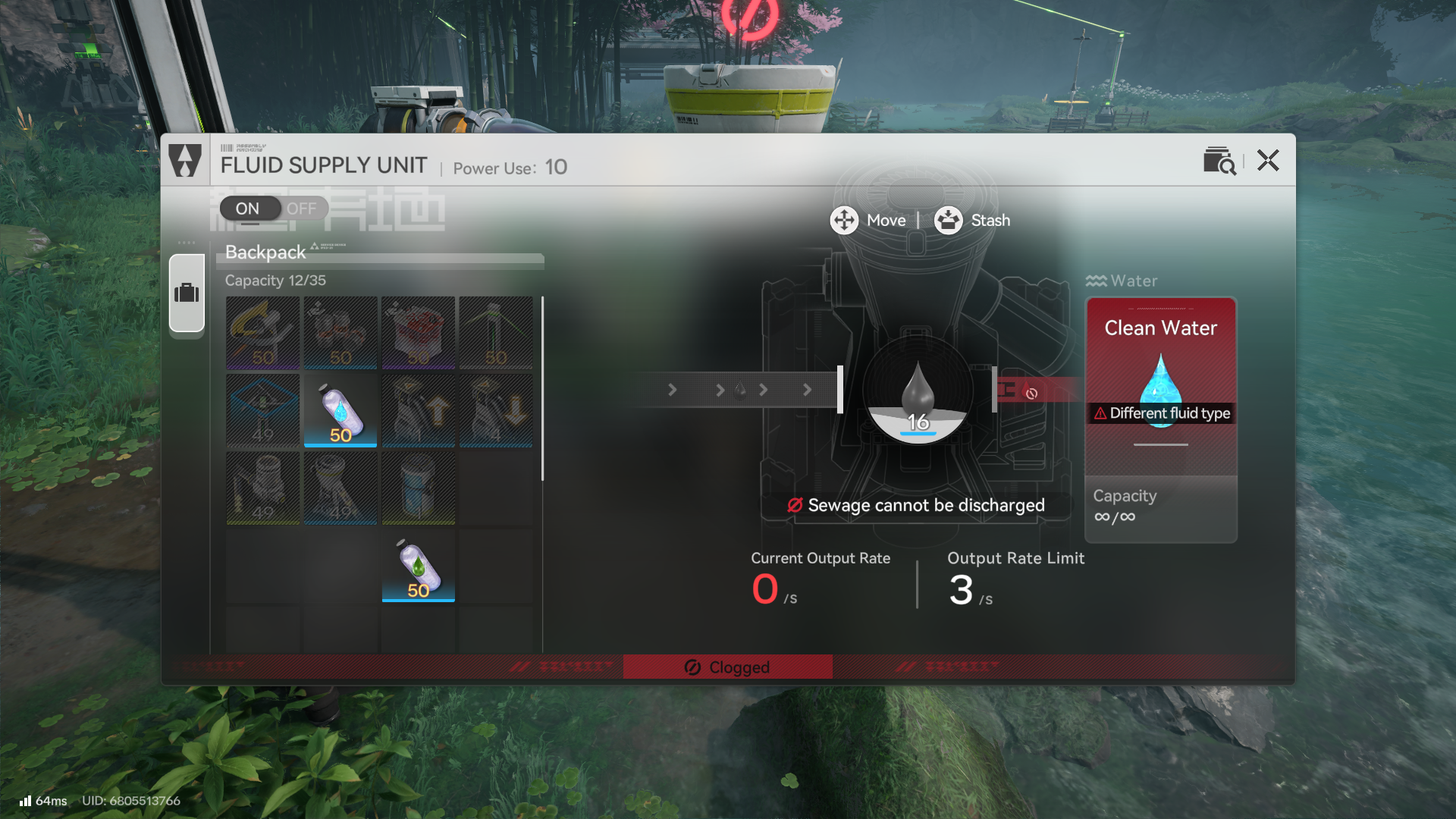Screen dimensions: 1456x819
Task: Choose Move to relocate the unit
Action: 868,221
